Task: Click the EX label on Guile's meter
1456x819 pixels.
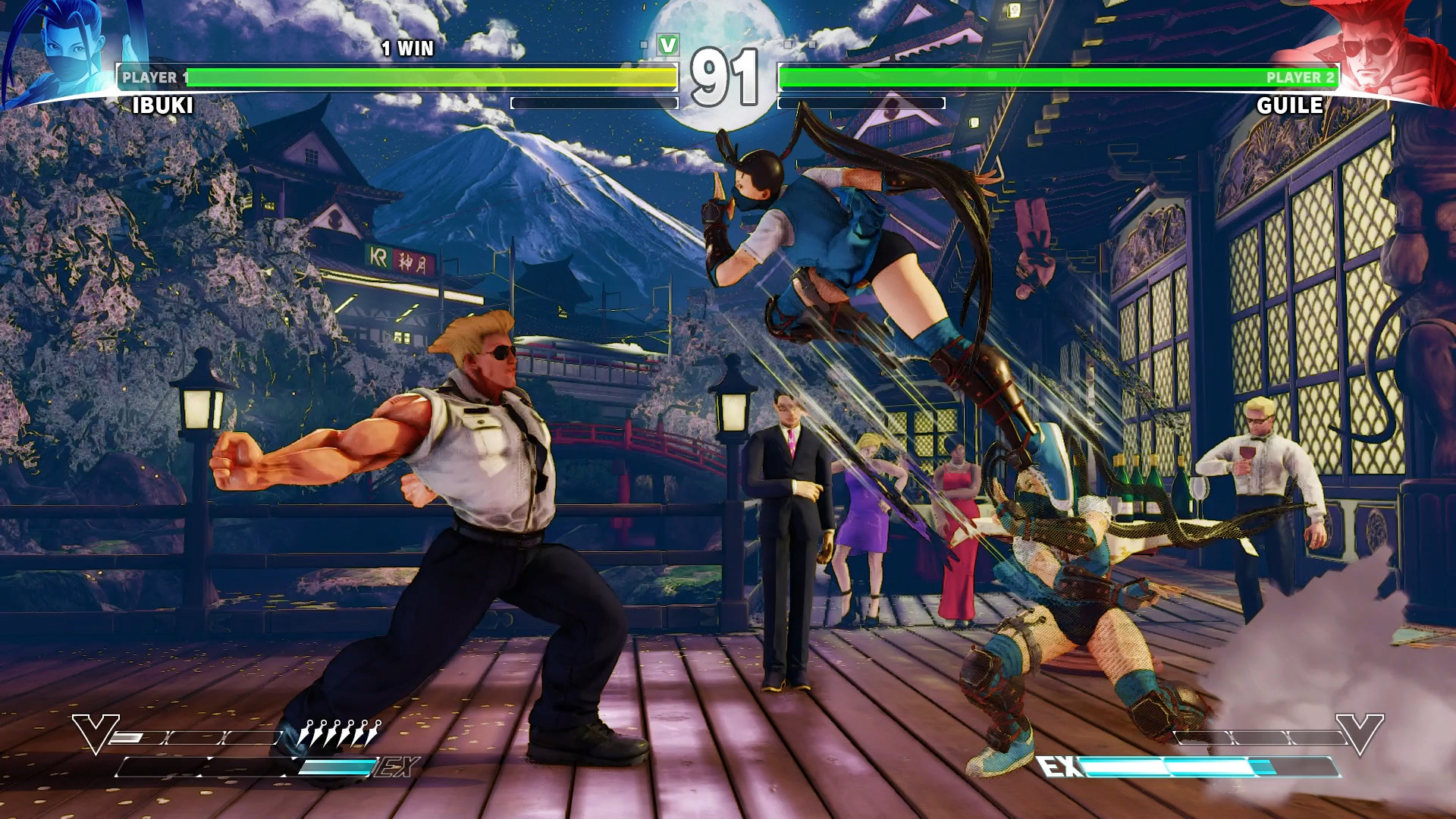Action: [1059, 765]
